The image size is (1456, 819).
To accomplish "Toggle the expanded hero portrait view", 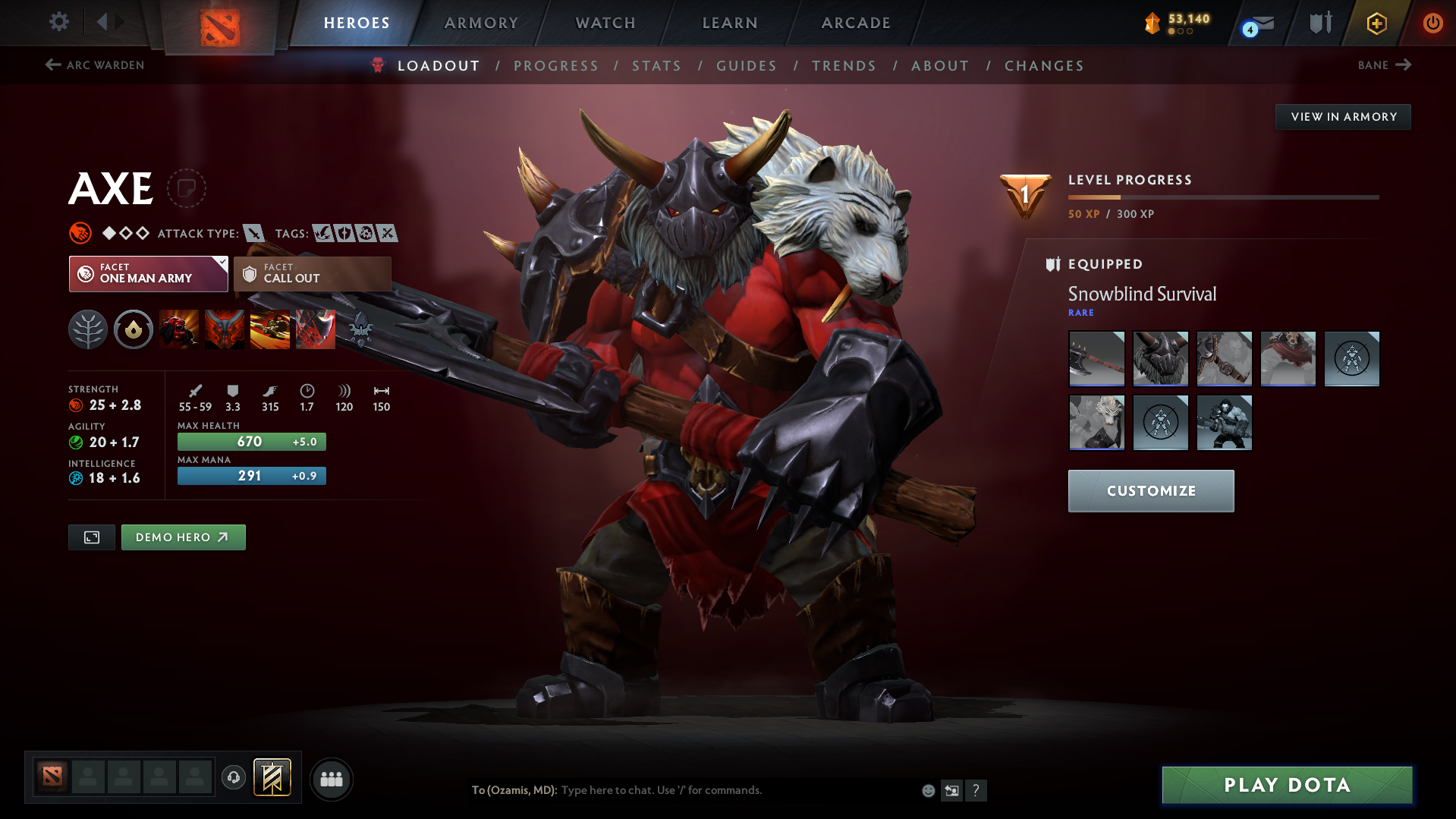I will pos(91,537).
